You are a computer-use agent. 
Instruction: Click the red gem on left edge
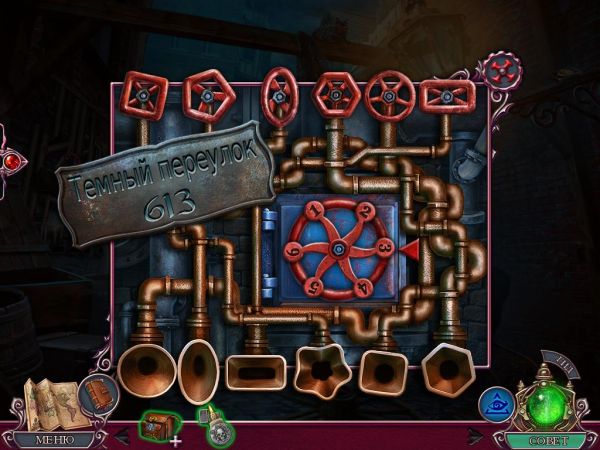point(10,160)
